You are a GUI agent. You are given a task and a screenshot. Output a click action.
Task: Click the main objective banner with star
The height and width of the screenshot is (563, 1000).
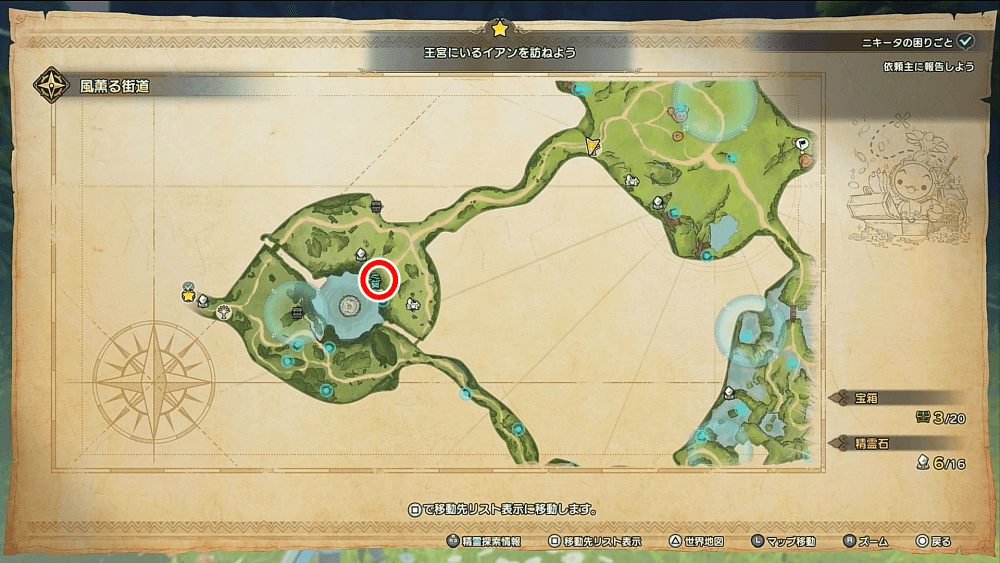click(499, 50)
